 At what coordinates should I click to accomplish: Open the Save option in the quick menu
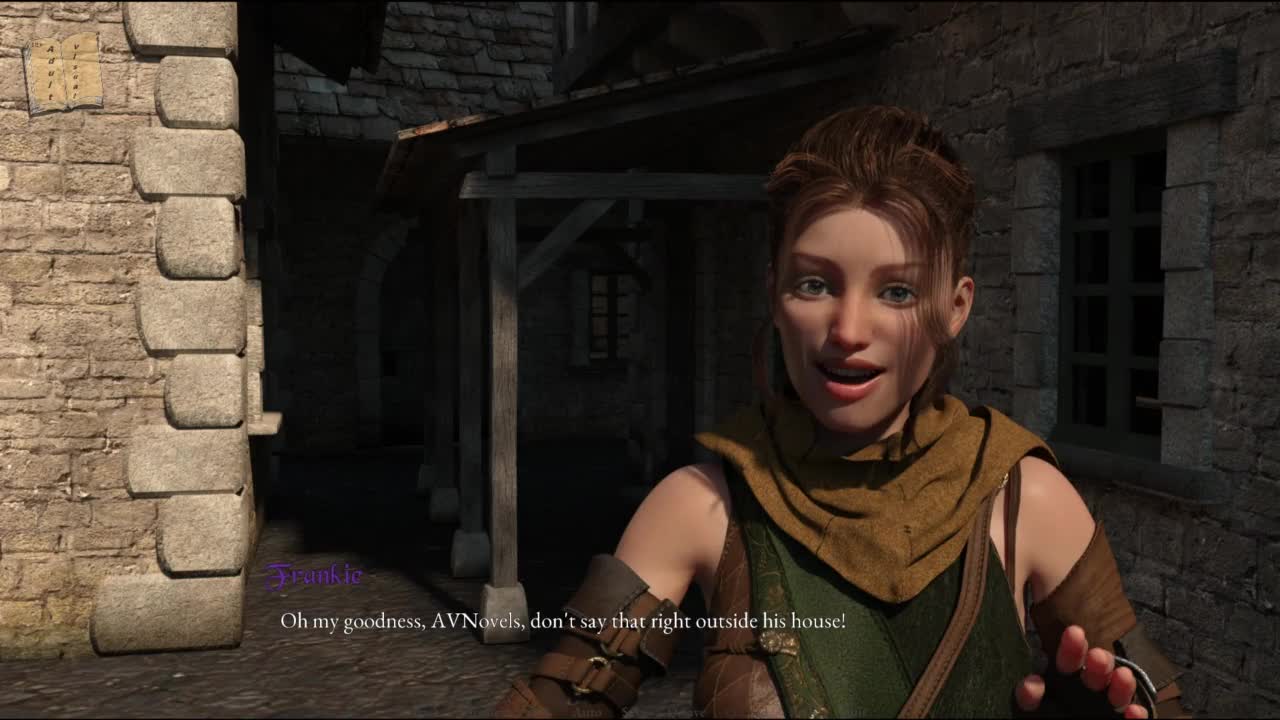(690, 712)
